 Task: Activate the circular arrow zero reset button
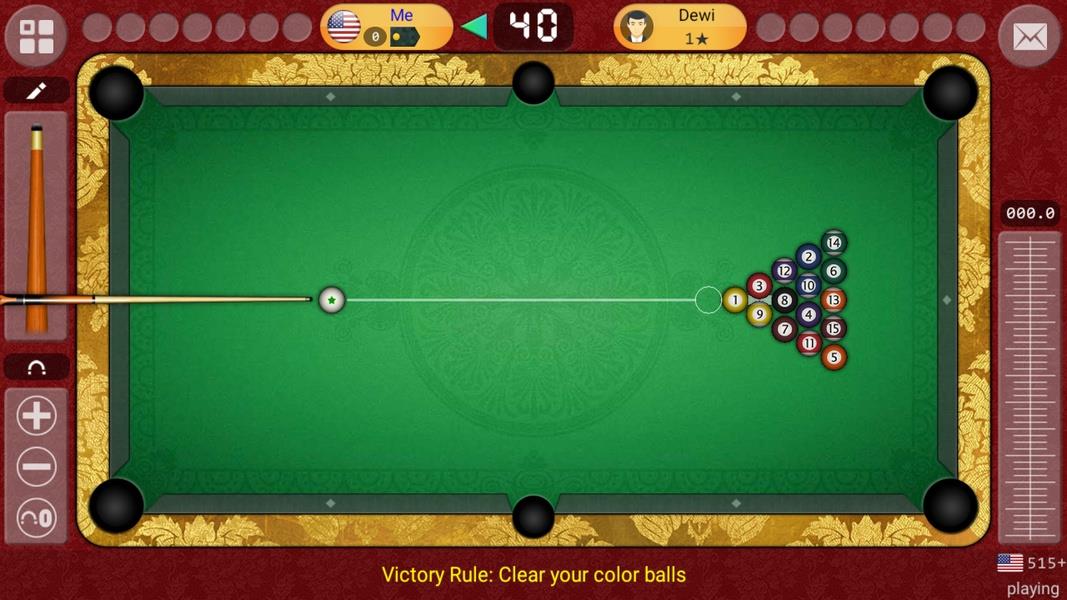tap(36, 518)
